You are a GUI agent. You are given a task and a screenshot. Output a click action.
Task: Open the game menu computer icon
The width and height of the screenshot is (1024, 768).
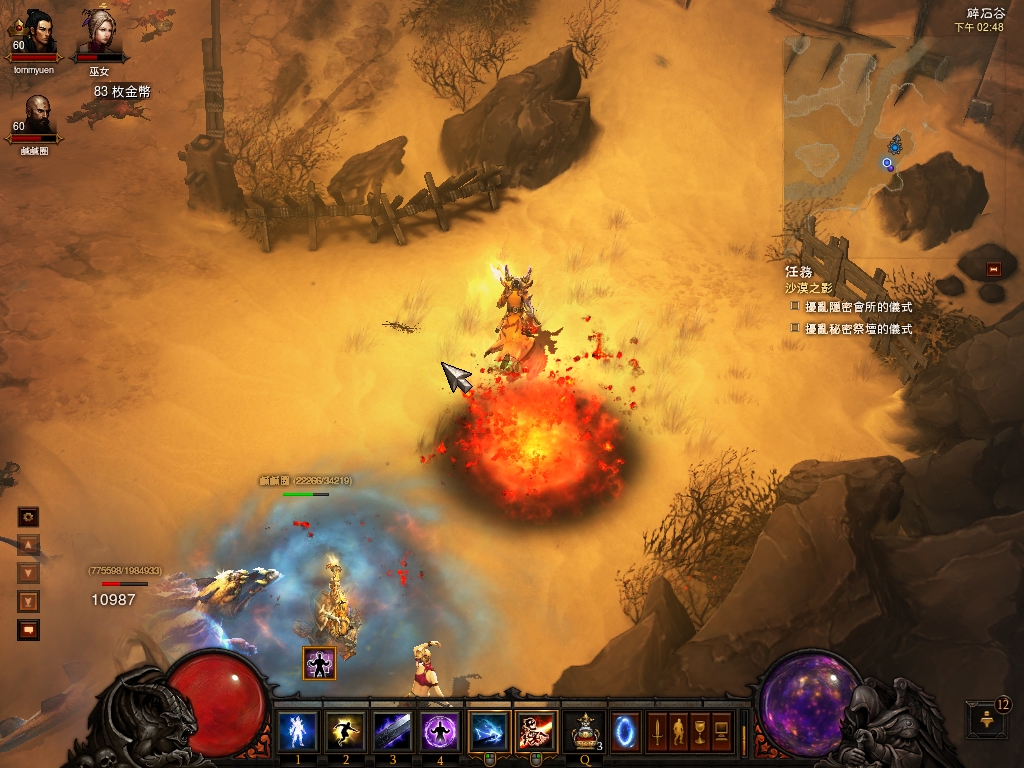pos(721,731)
